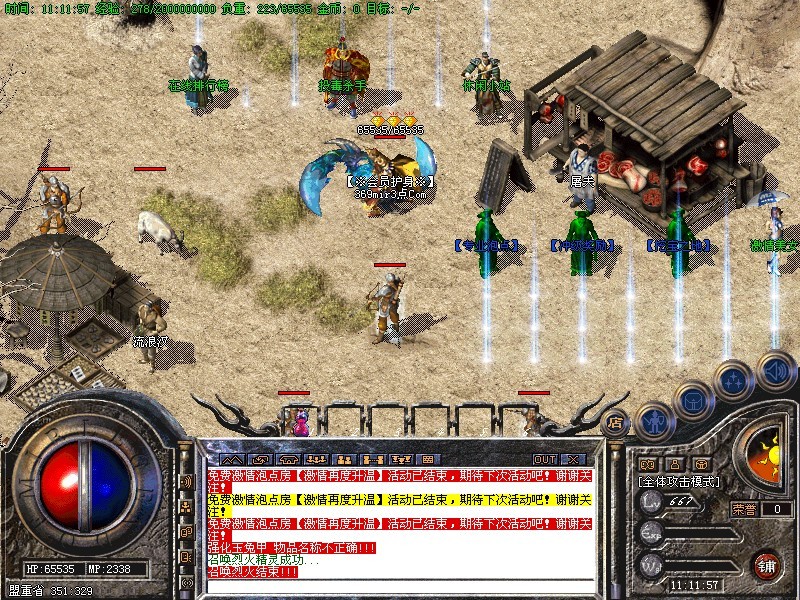The height and width of the screenshot is (600, 800).
Task: Click the OUT button on chat bar
Action: 544,460
